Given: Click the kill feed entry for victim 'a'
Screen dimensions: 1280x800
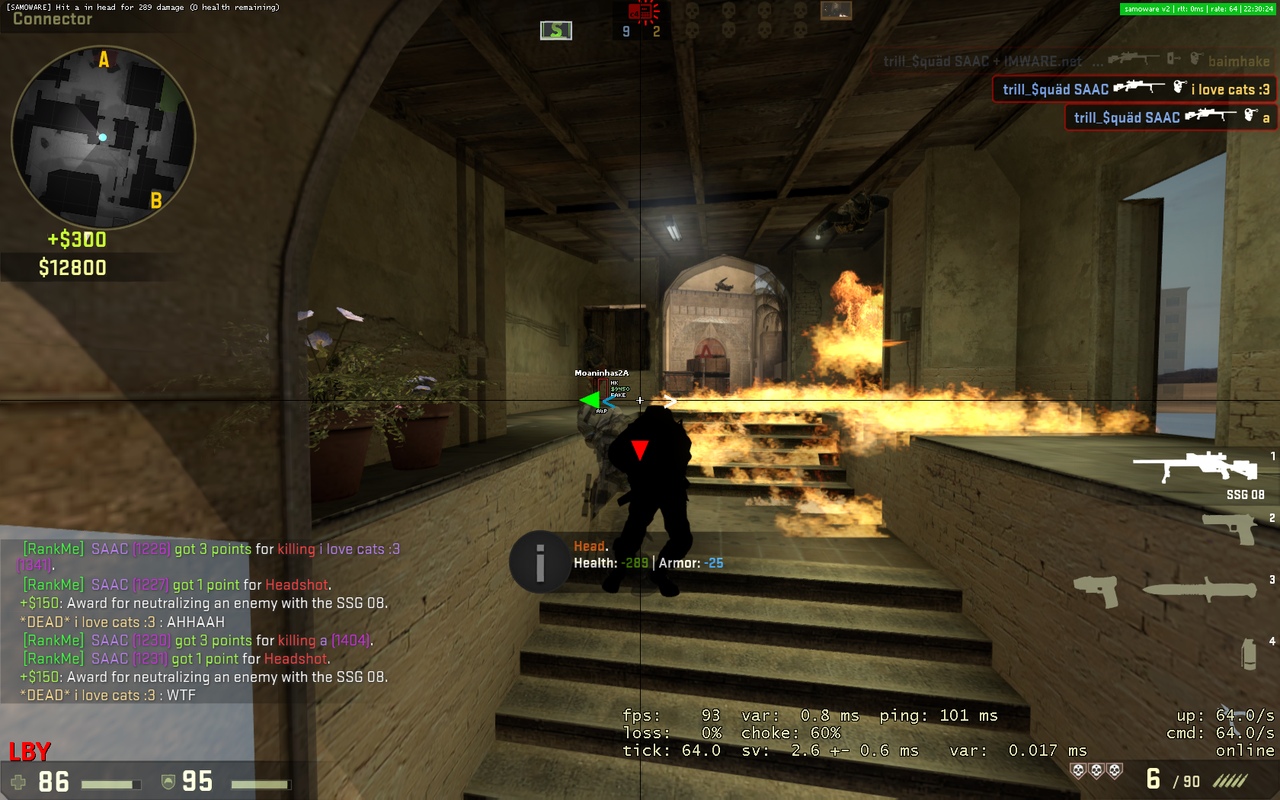Looking at the screenshot, I should click(1171, 117).
